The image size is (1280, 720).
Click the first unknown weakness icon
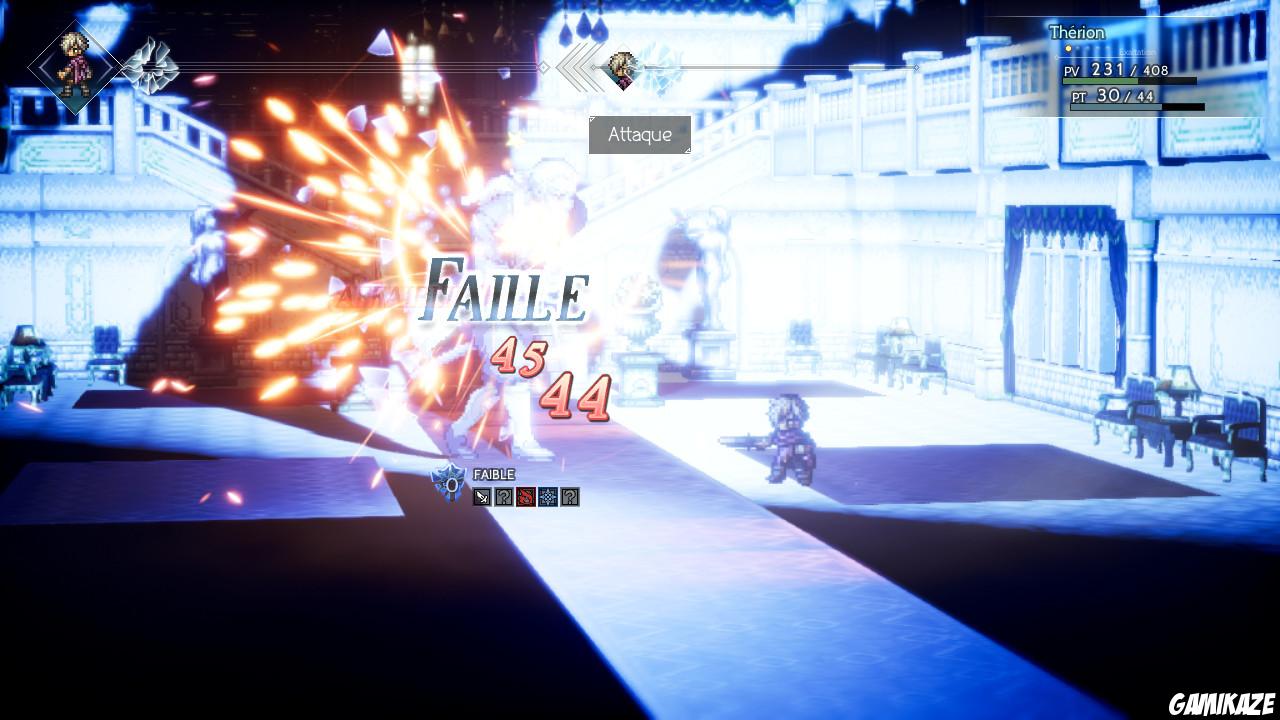tap(504, 497)
